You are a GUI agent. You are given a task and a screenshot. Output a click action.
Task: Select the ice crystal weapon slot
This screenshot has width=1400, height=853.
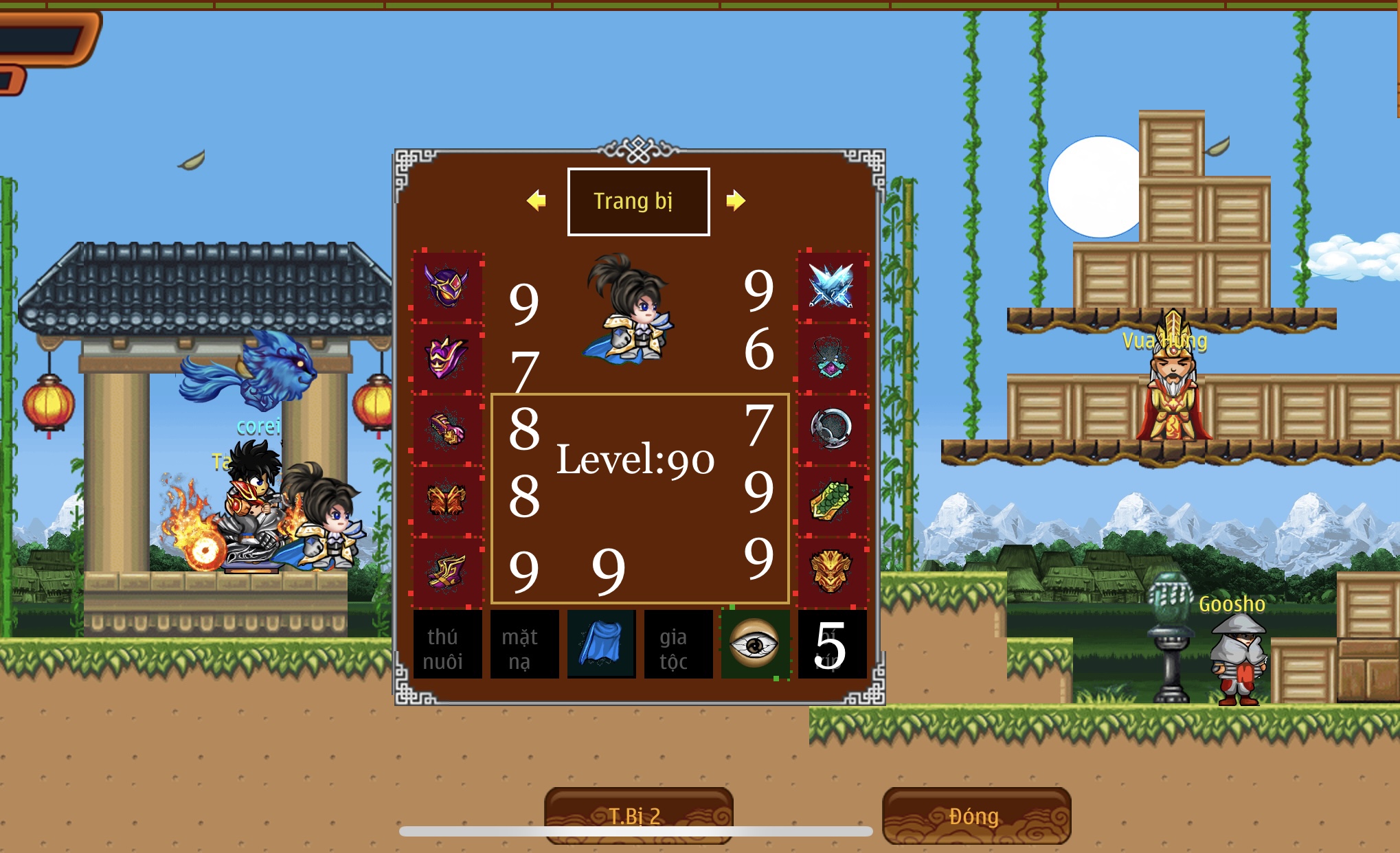(x=831, y=286)
